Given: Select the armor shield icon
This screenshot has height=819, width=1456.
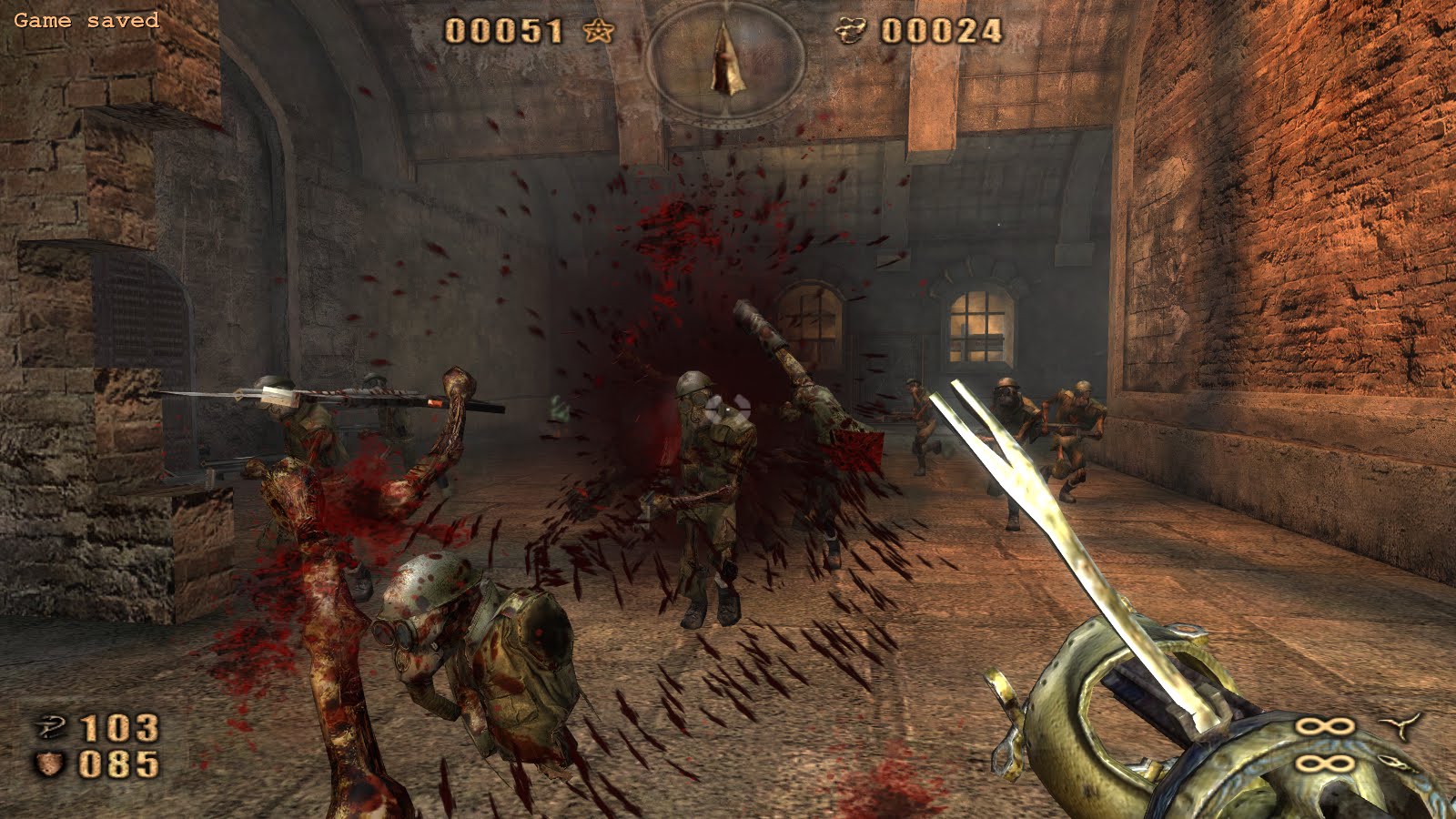Looking at the screenshot, I should click(49, 764).
